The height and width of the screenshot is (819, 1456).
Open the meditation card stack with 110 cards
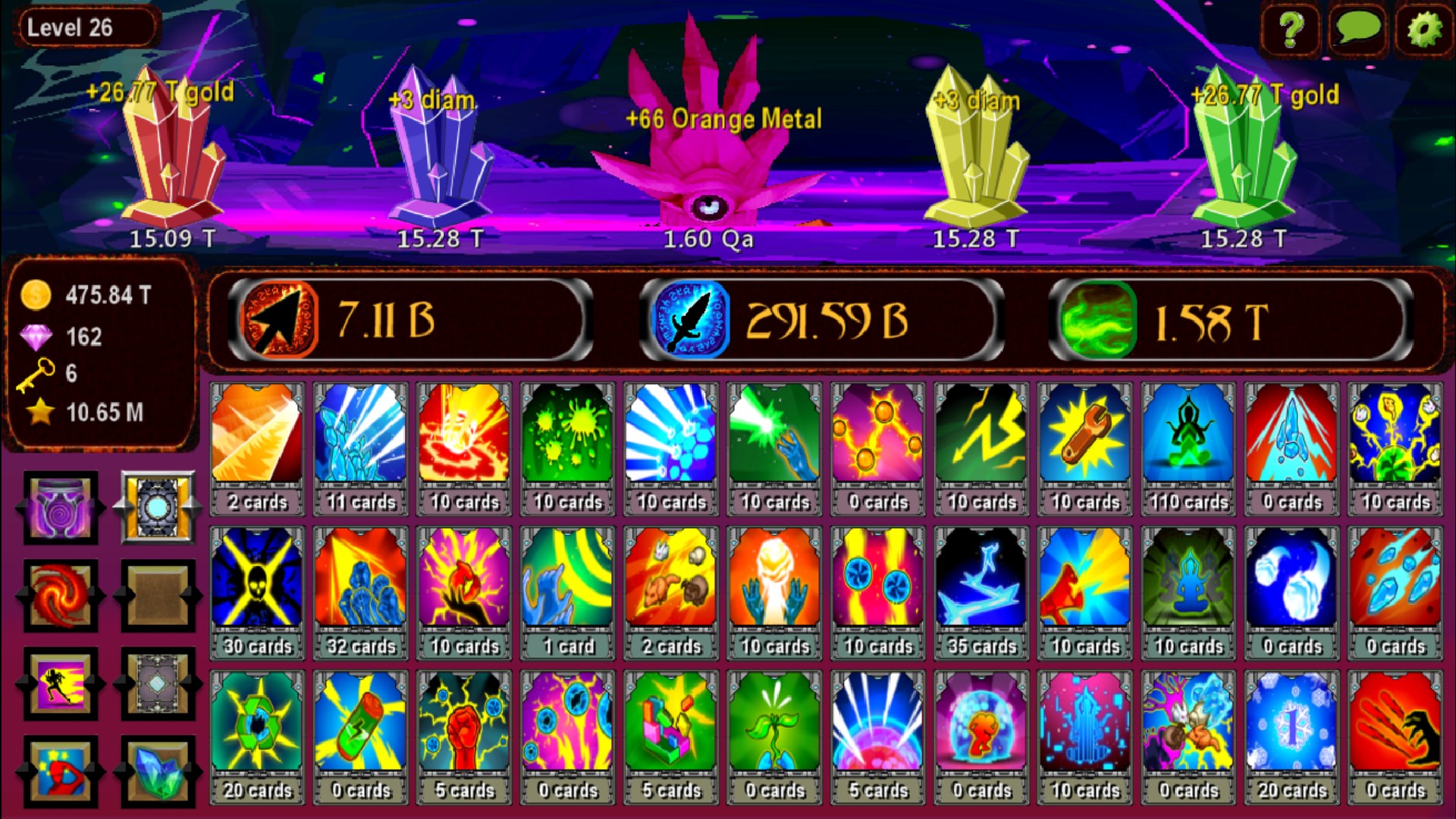[1188, 440]
